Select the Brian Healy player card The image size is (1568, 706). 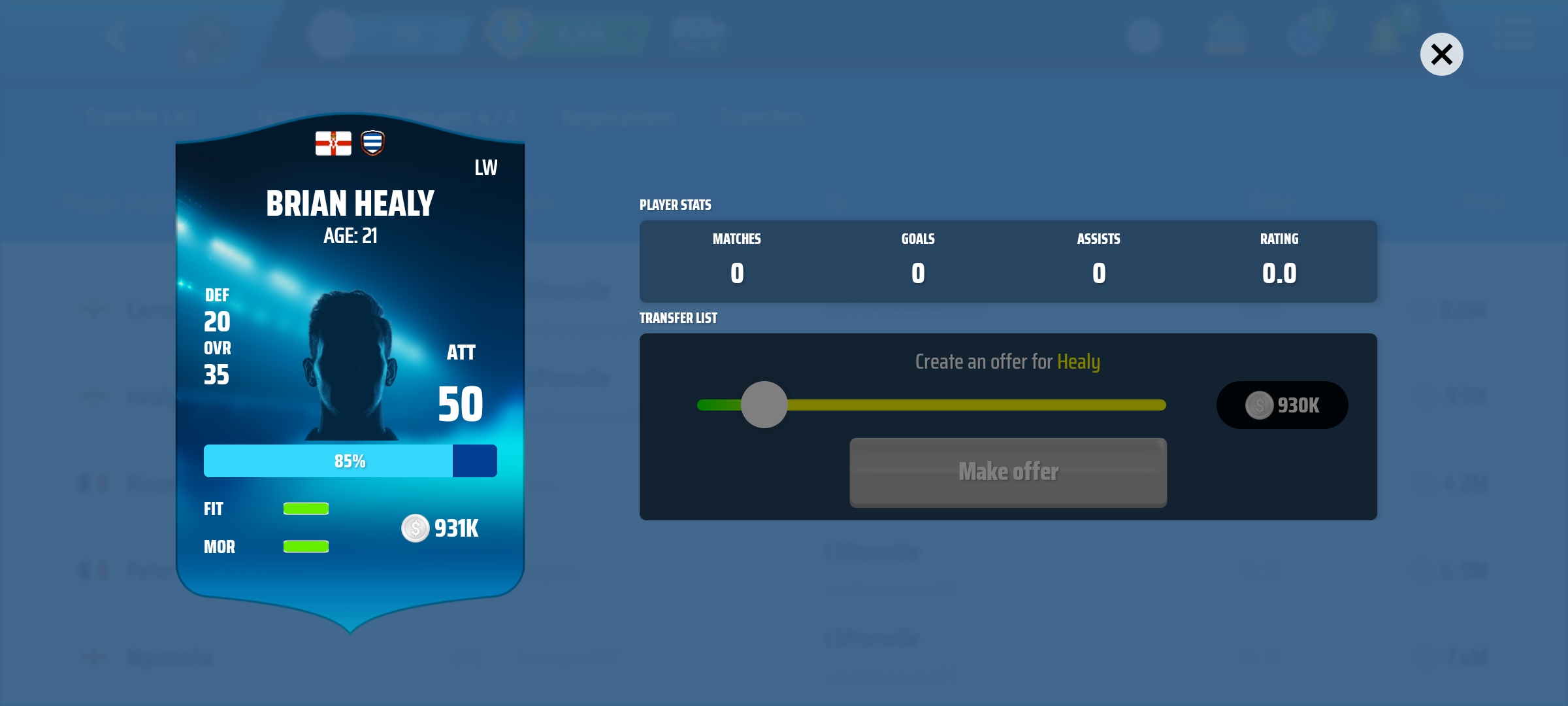coord(350,366)
